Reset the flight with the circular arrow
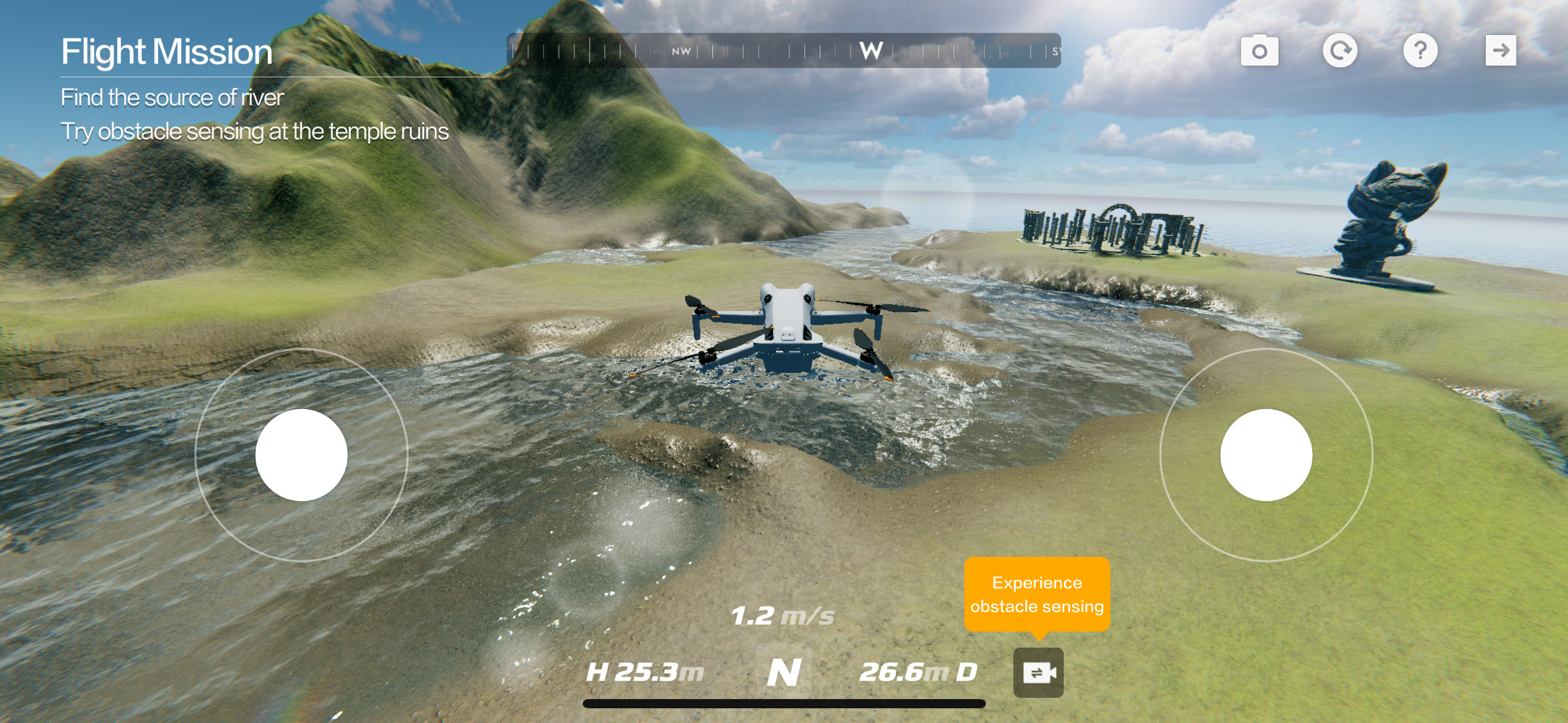Screen dimensions: 1568x723 1340,51
